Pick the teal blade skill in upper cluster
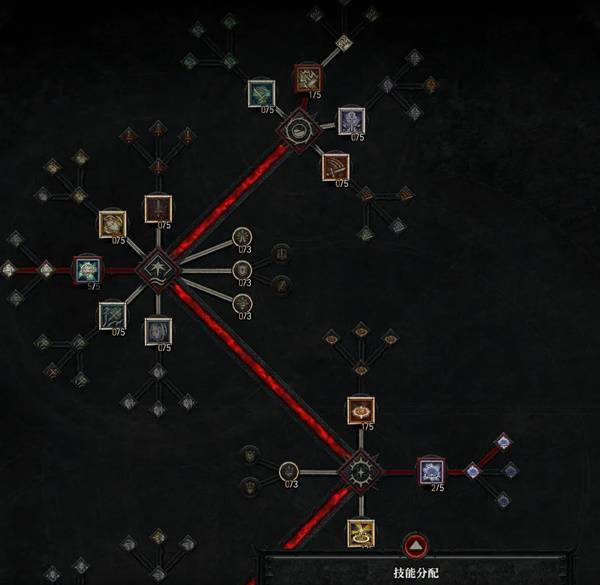 pyautogui.click(x=262, y=94)
